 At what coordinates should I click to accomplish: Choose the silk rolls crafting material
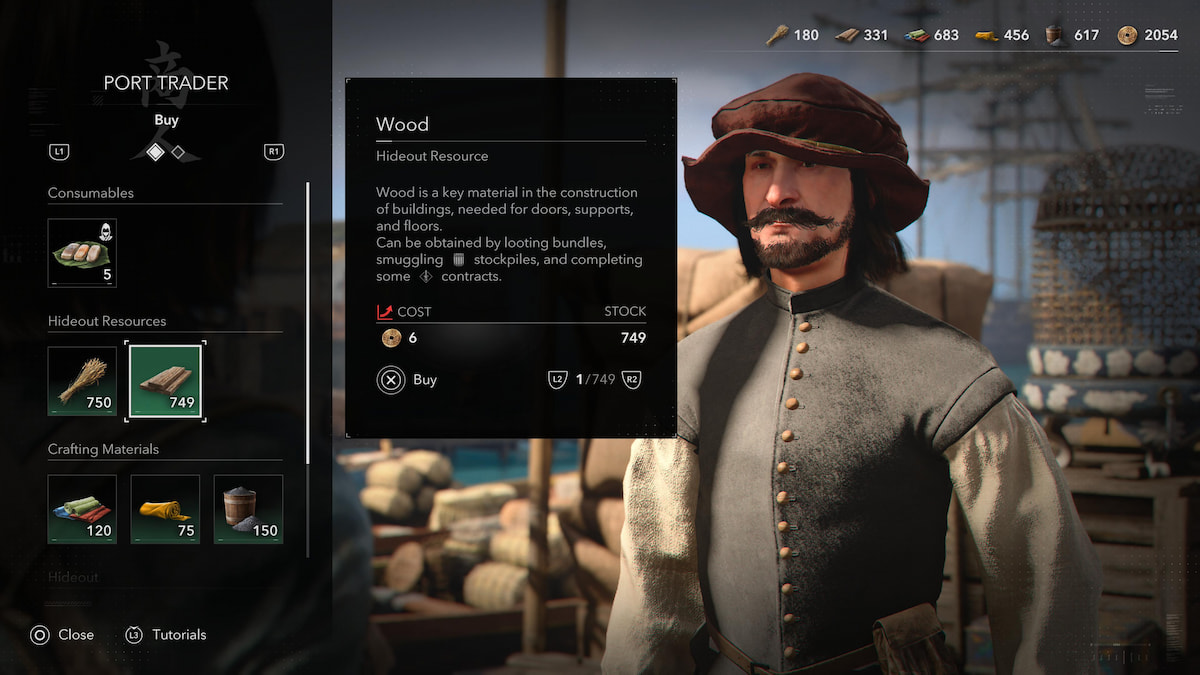(82, 509)
